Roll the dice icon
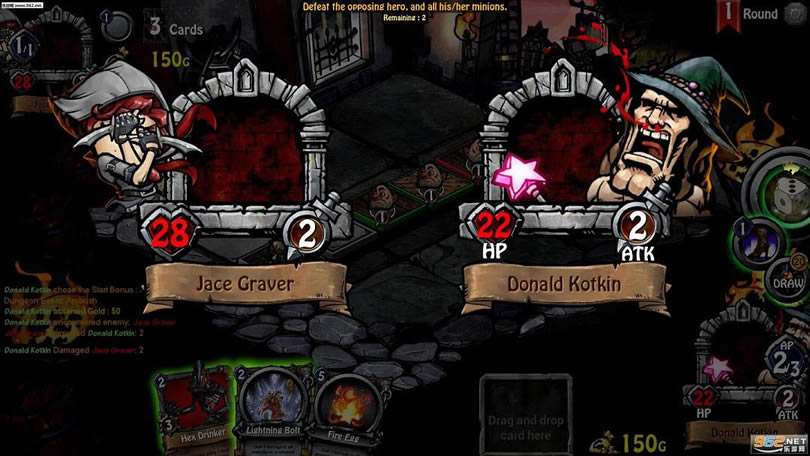The width and height of the screenshot is (810, 456). [786, 199]
